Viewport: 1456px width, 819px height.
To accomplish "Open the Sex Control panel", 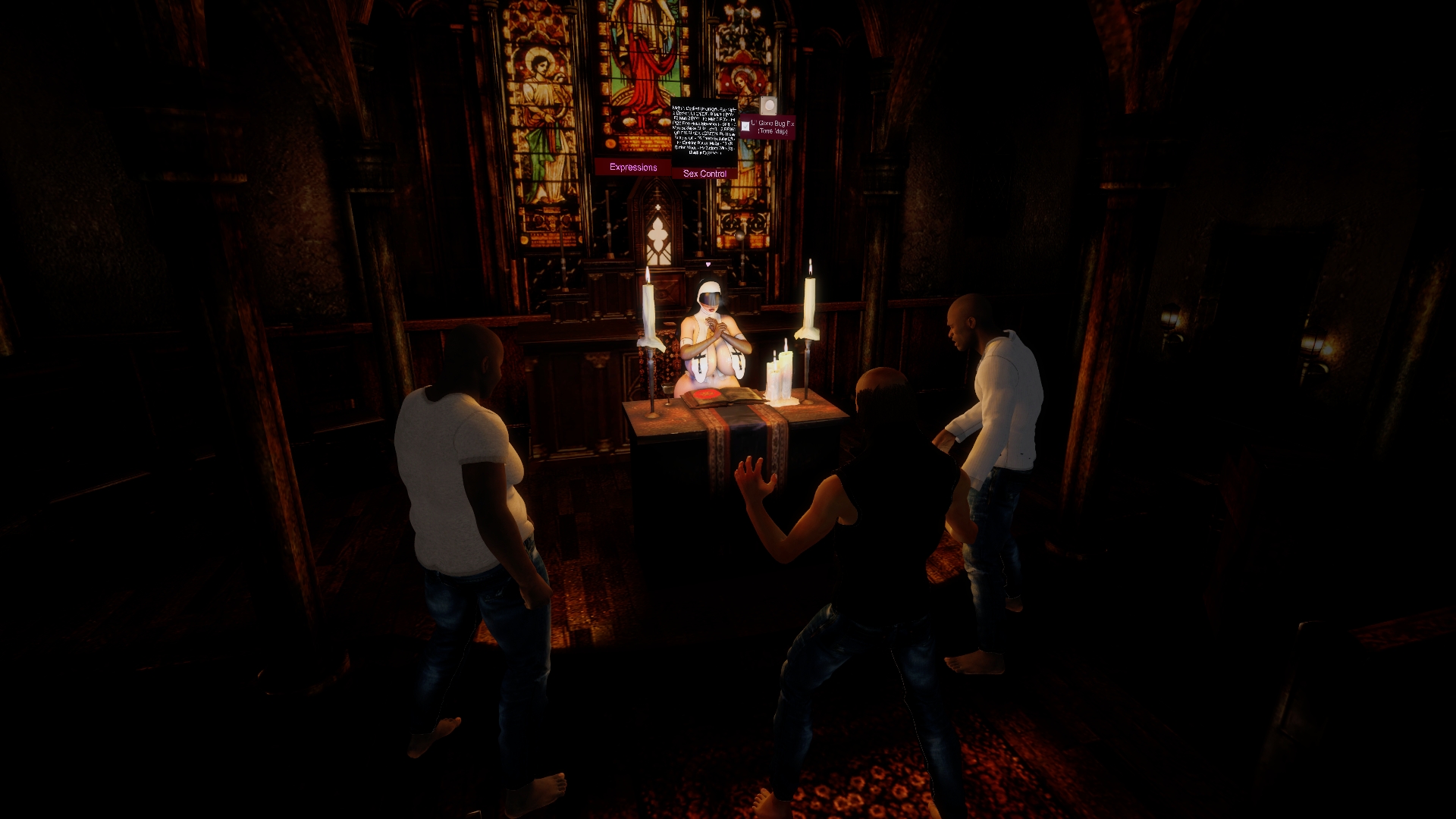I will click(x=704, y=174).
